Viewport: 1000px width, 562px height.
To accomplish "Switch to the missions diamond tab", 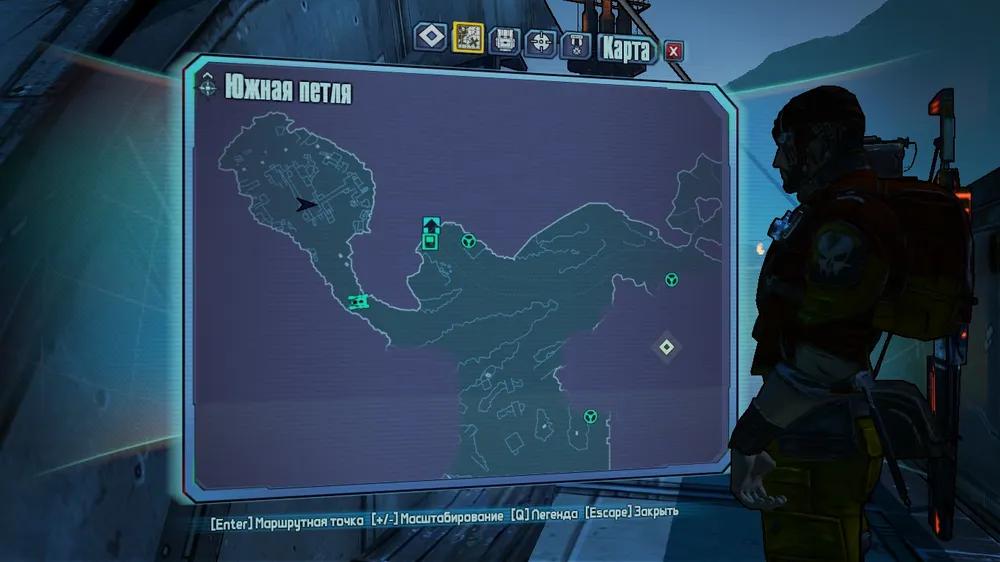I will pos(431,38).
